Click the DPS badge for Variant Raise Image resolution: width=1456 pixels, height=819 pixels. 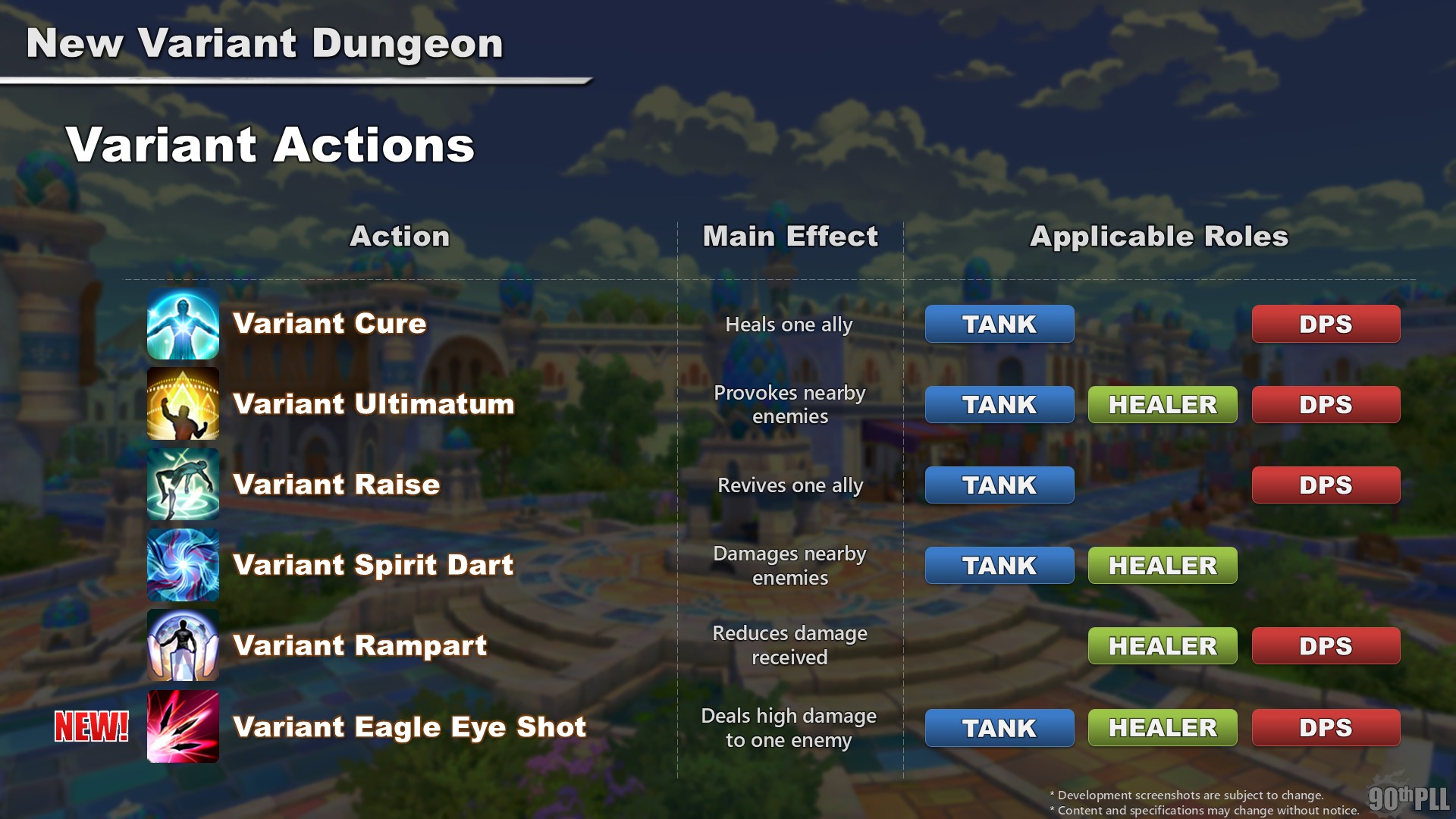point(1326,485)
